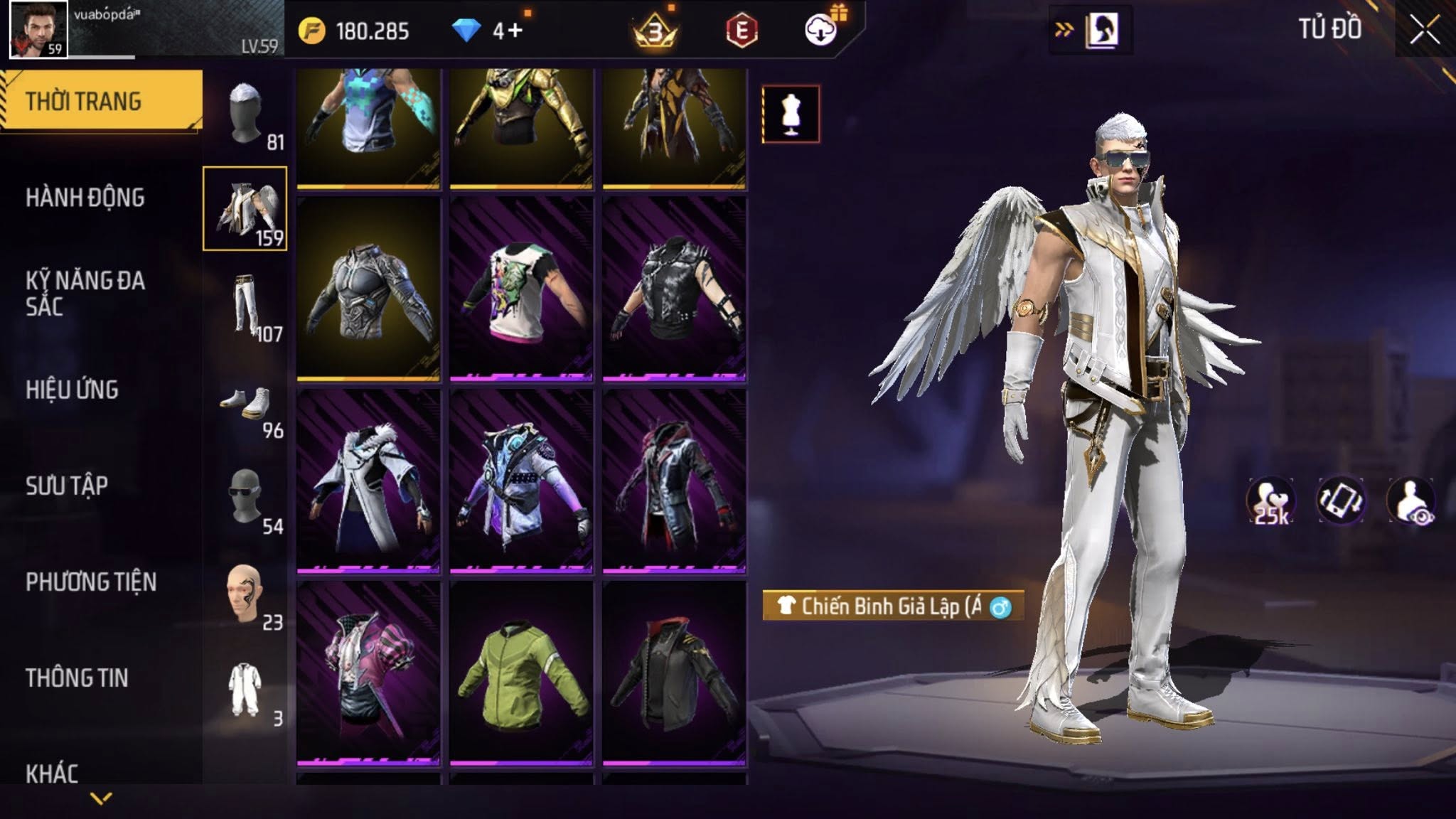Pick the pink striped puff-sleeve jacket

click(x=368, y=673)
